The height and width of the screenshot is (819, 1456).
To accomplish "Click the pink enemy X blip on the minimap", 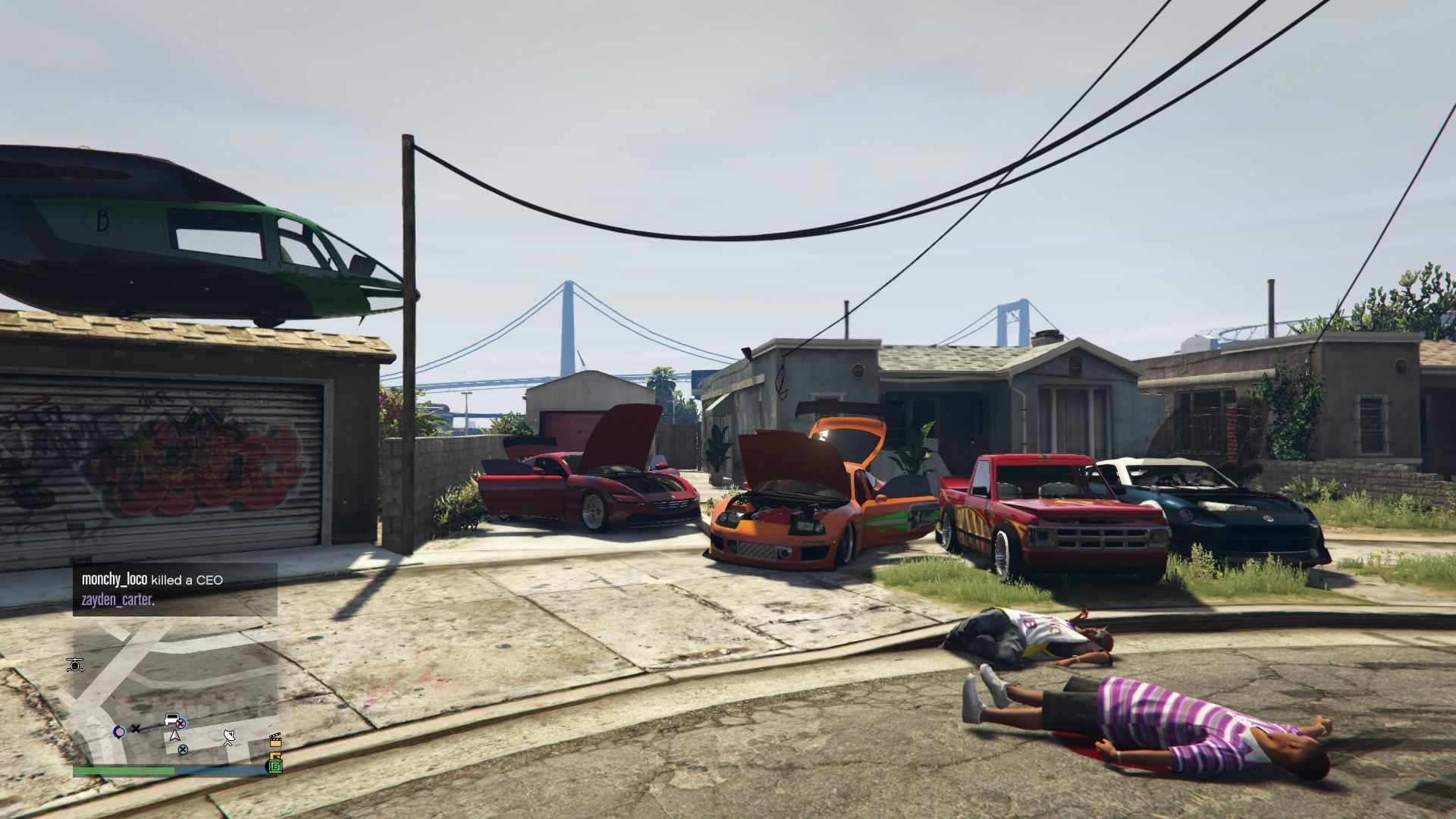I will point(181,723).
